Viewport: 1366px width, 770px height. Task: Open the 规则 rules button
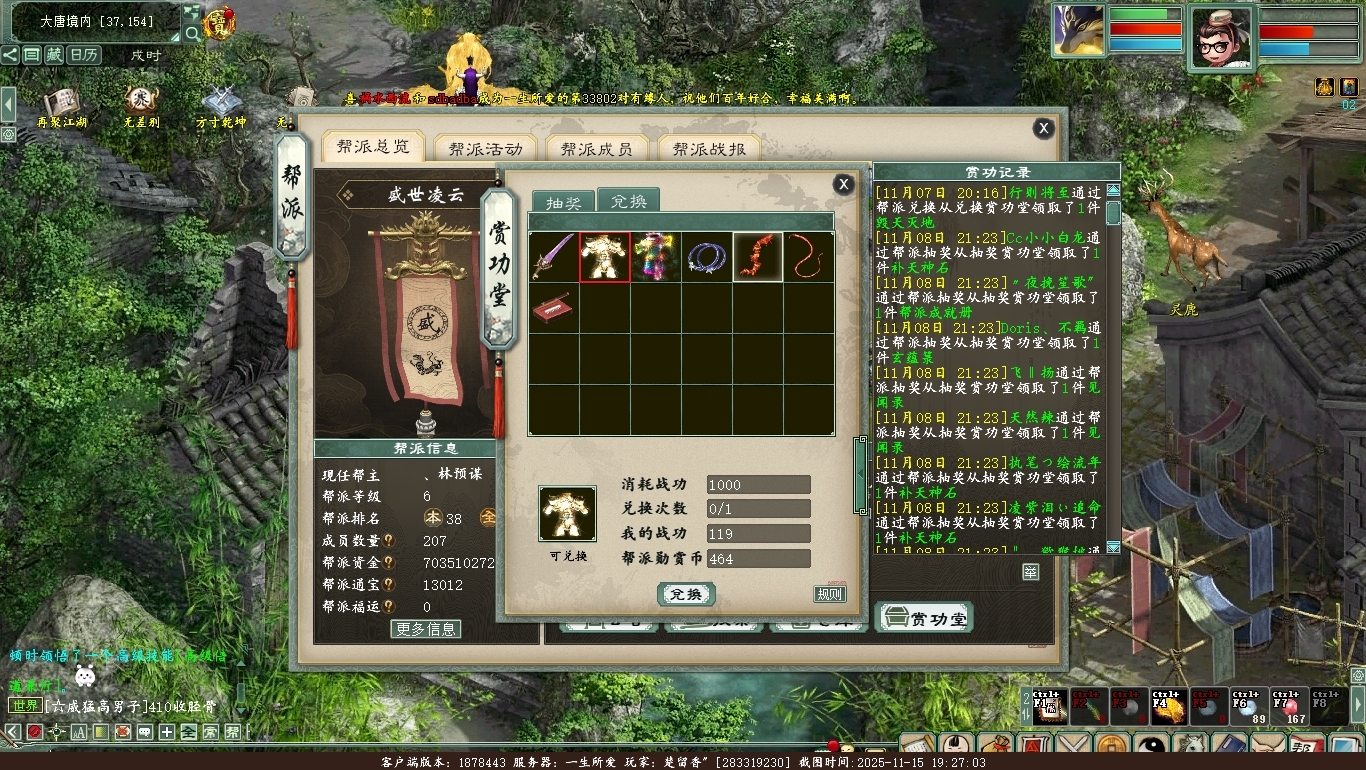pyautogui.click(x=829, y=594)
